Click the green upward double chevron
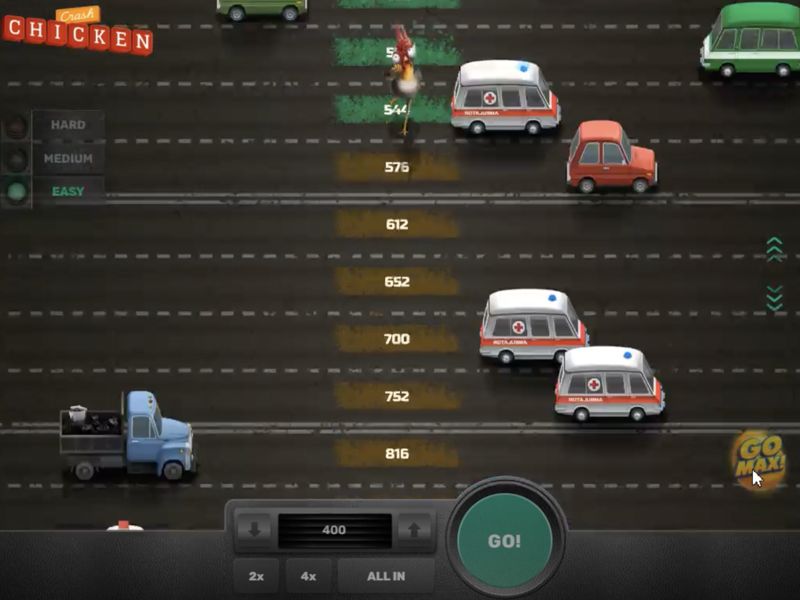800x600 pixels. tap(774, 249)
